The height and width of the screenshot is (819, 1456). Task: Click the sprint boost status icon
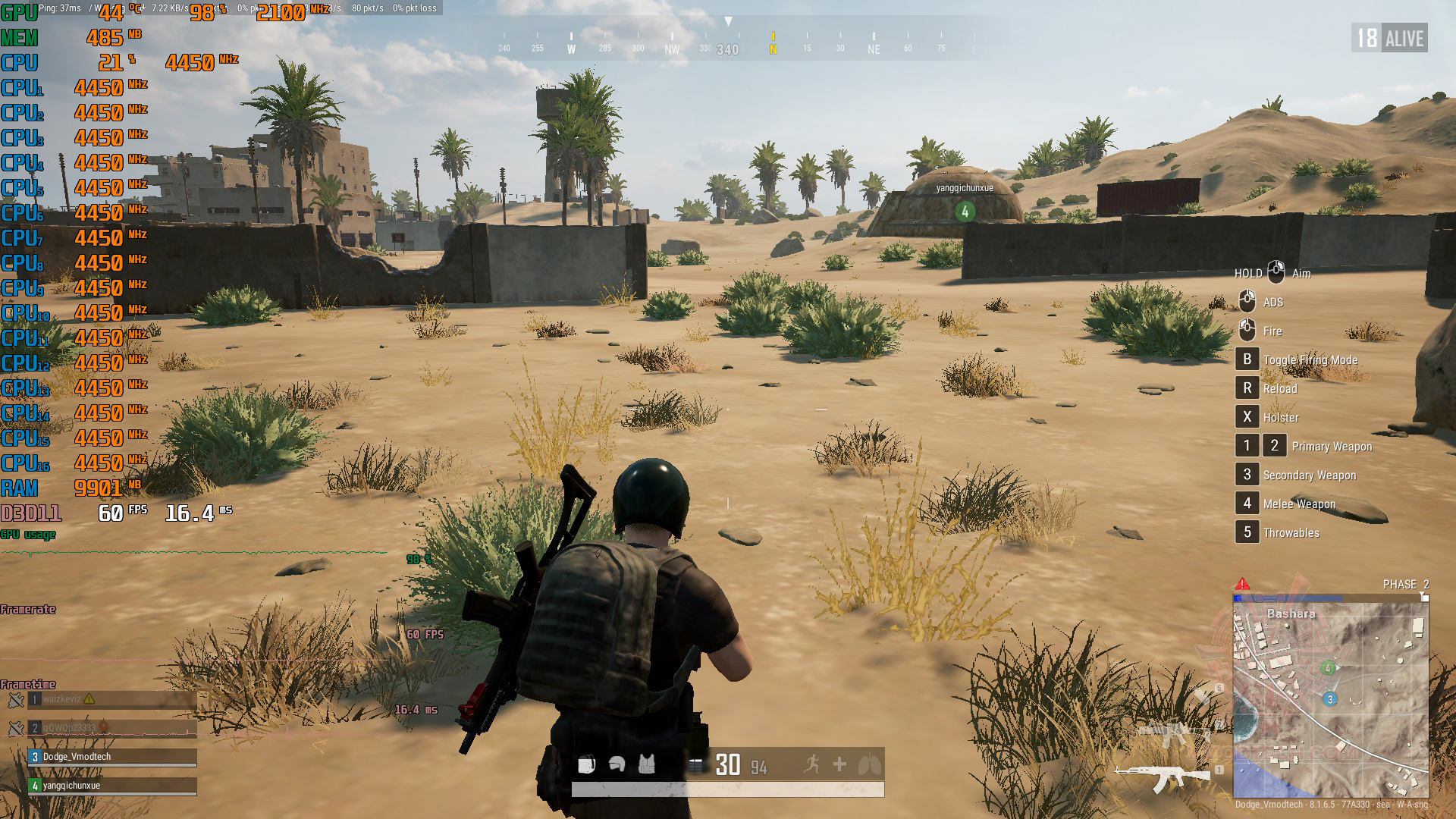[811, 764]
